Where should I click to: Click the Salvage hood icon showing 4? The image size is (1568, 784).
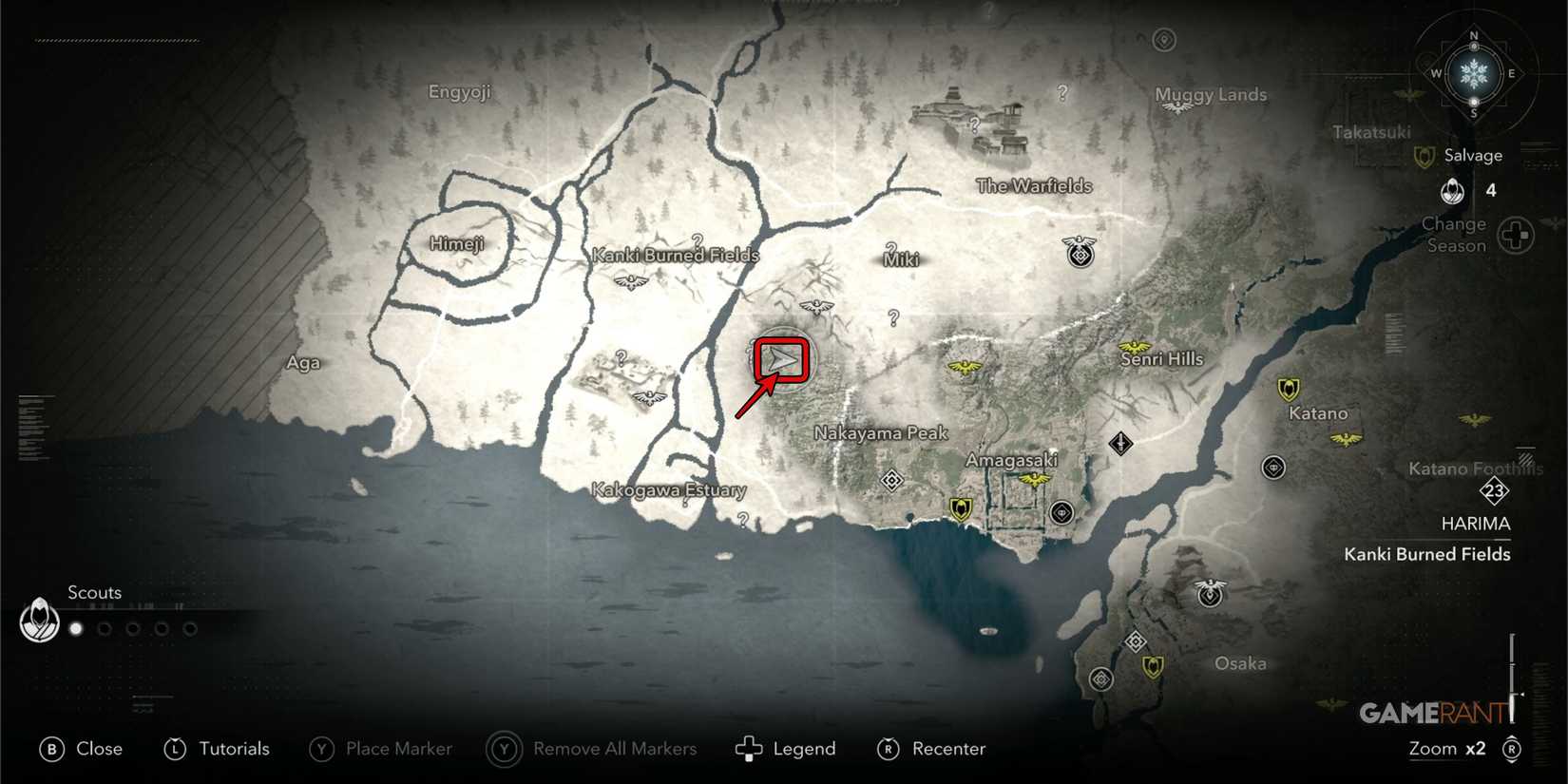[1453, 189]
